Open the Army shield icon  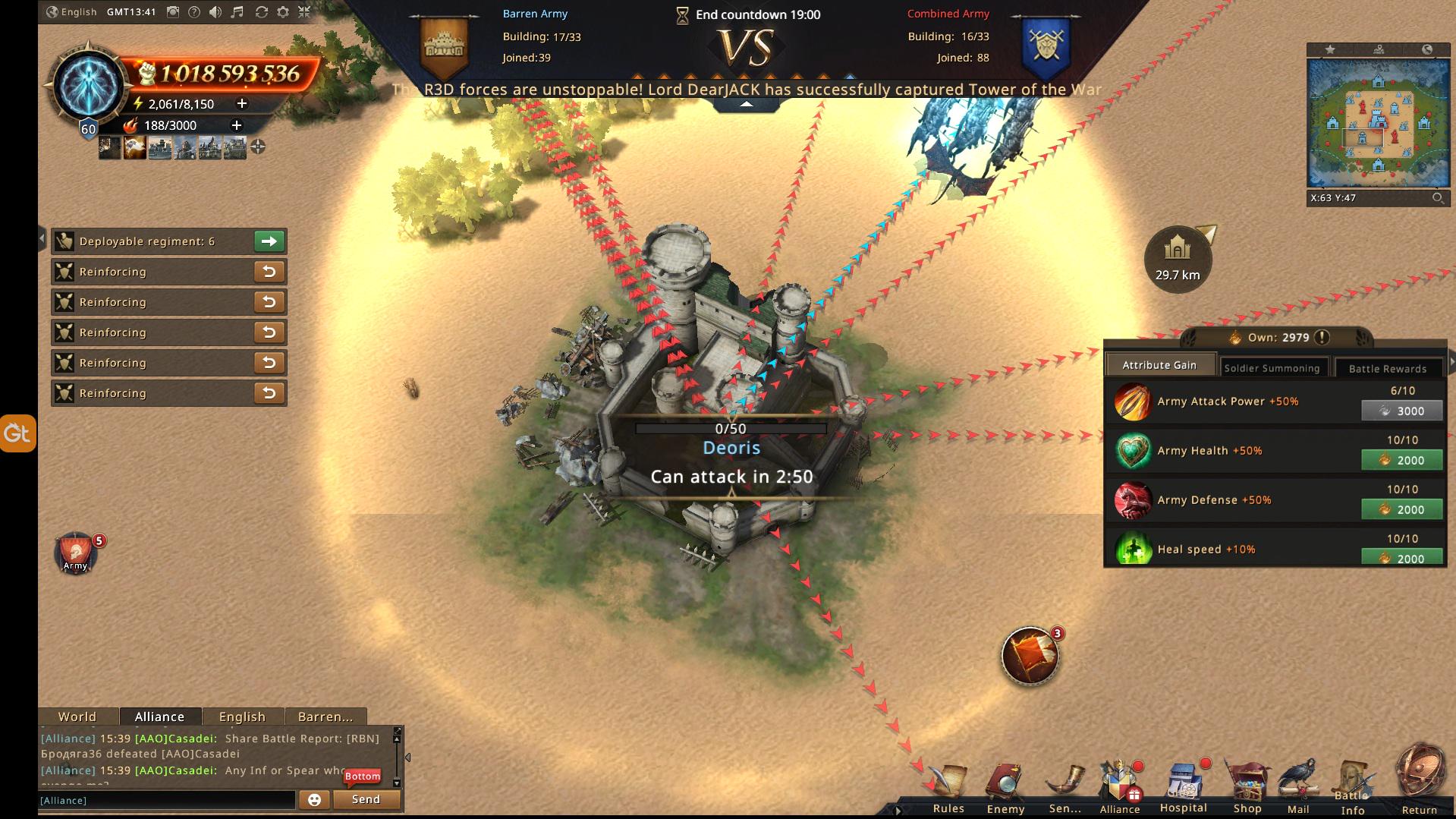click(75, 553)
